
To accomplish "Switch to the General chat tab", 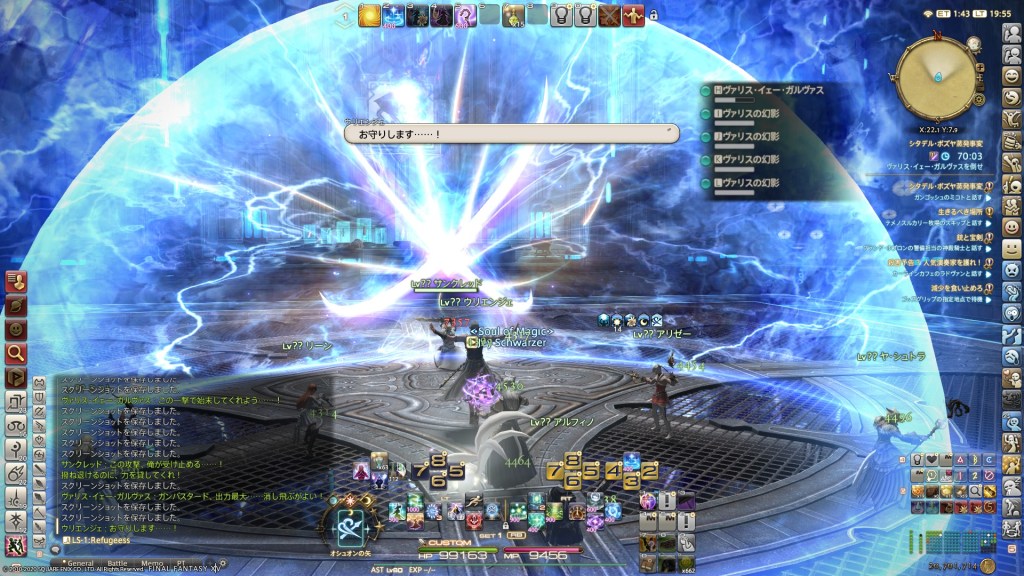I will (x=81, y=563).
